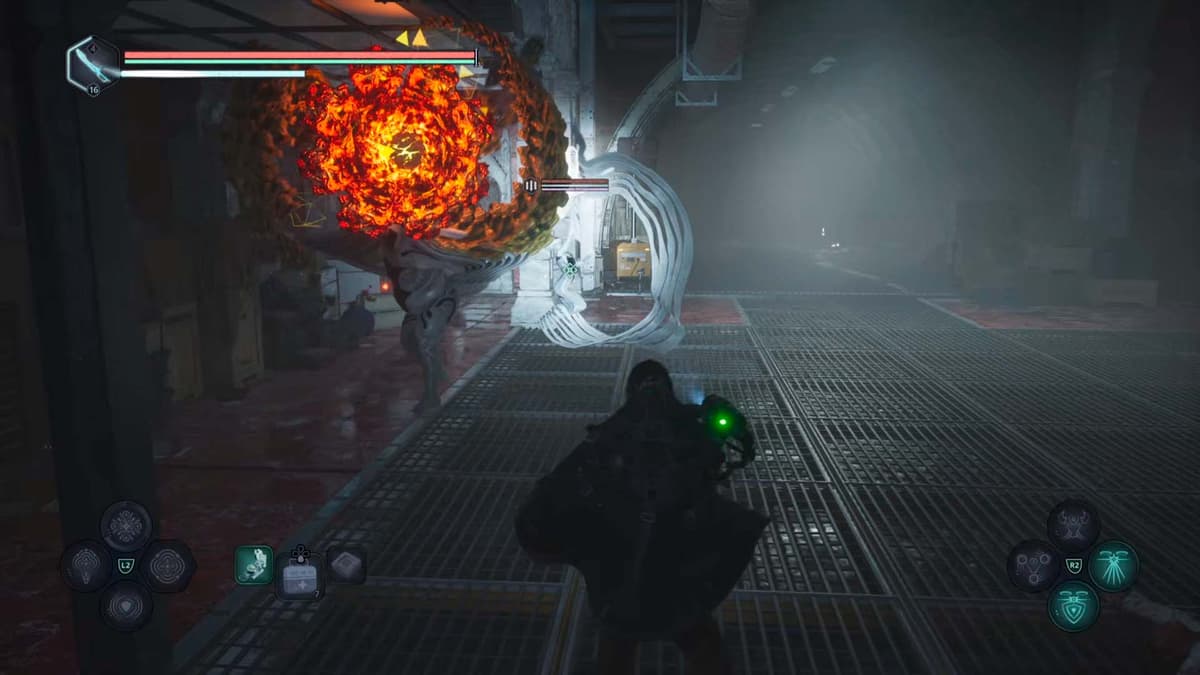This screenshot has width=1200, height=675.
Task: Use the medkit healing item slot
Action: coord(299,575)
